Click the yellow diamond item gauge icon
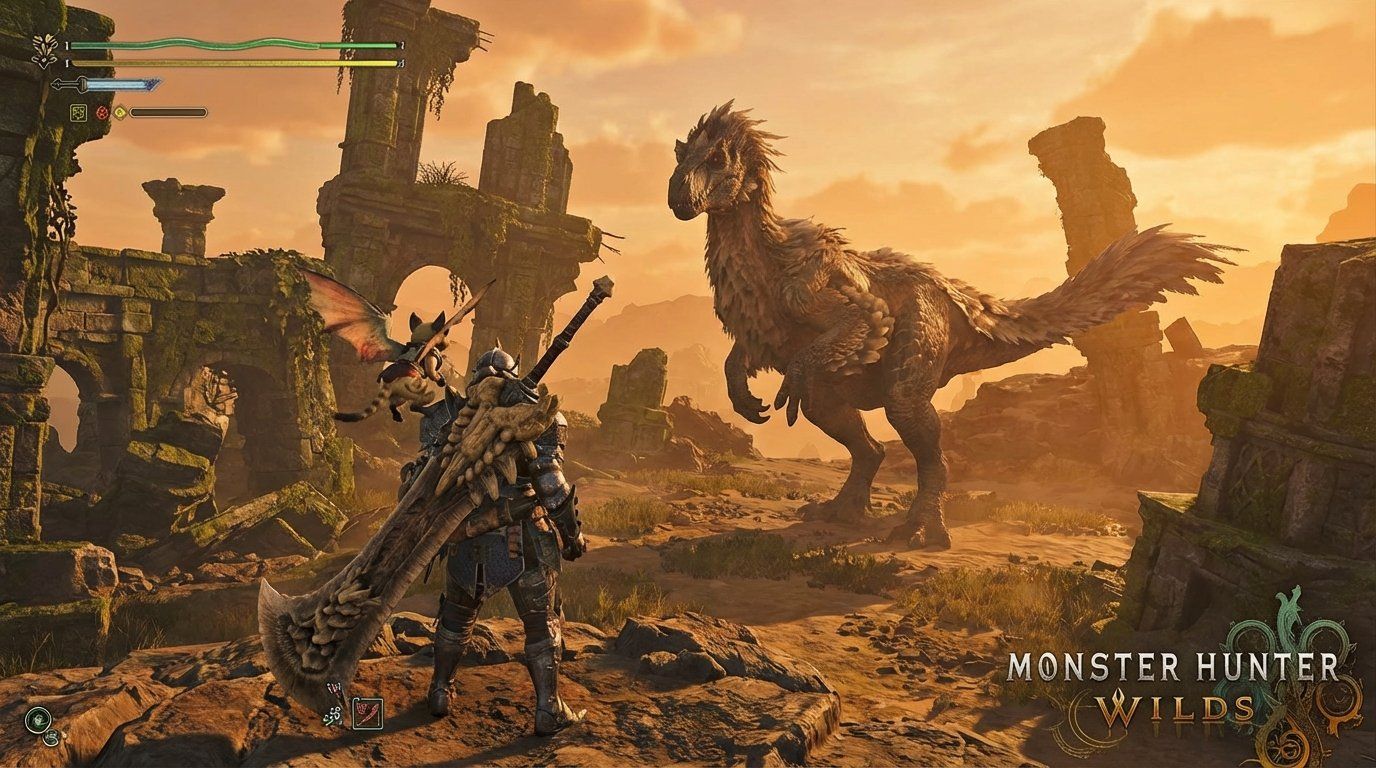 (119, 112)
